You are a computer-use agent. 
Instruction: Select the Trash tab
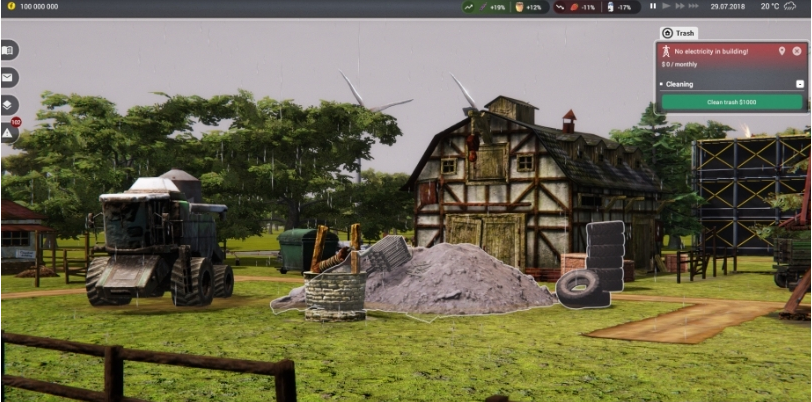[680, 33]
